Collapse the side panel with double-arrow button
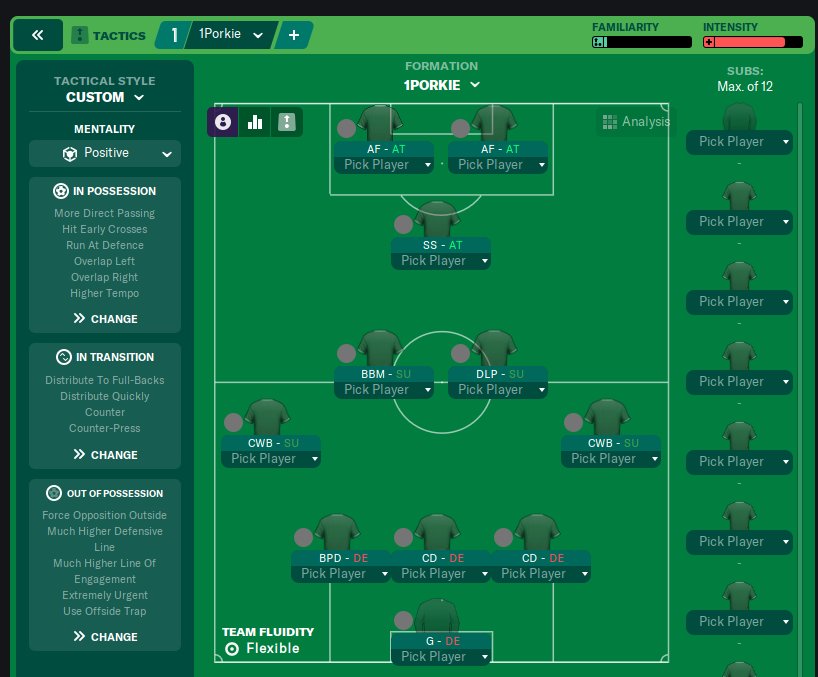 38,35
